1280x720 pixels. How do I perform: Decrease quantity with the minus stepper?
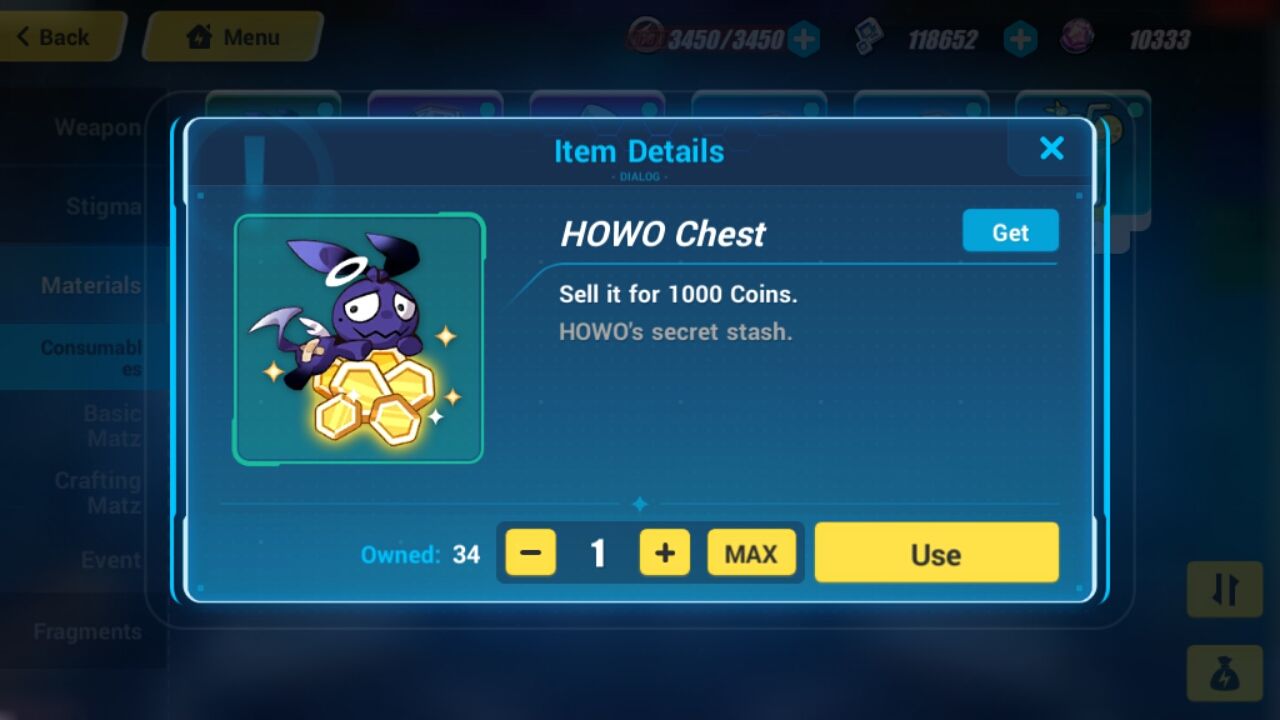click(530, 551)
